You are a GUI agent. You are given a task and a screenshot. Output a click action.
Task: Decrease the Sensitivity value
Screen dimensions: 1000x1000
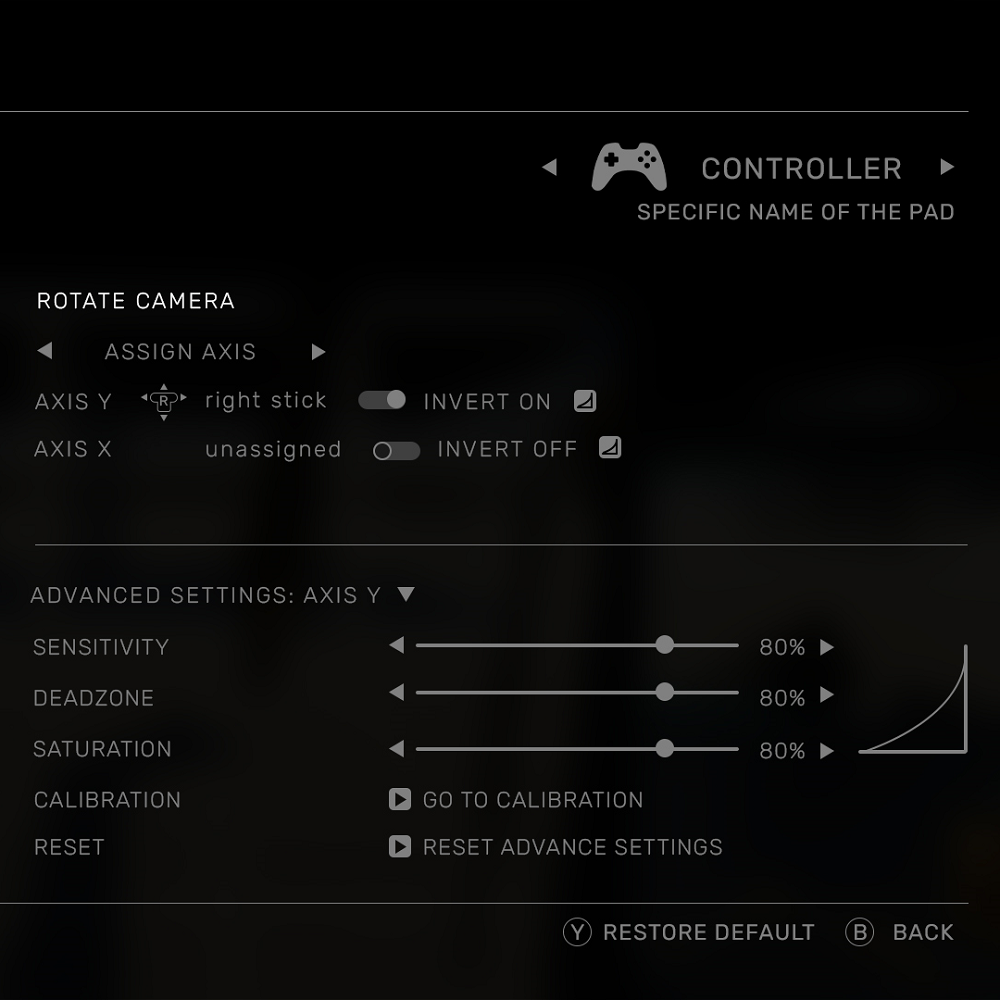[x=397, y=646]
